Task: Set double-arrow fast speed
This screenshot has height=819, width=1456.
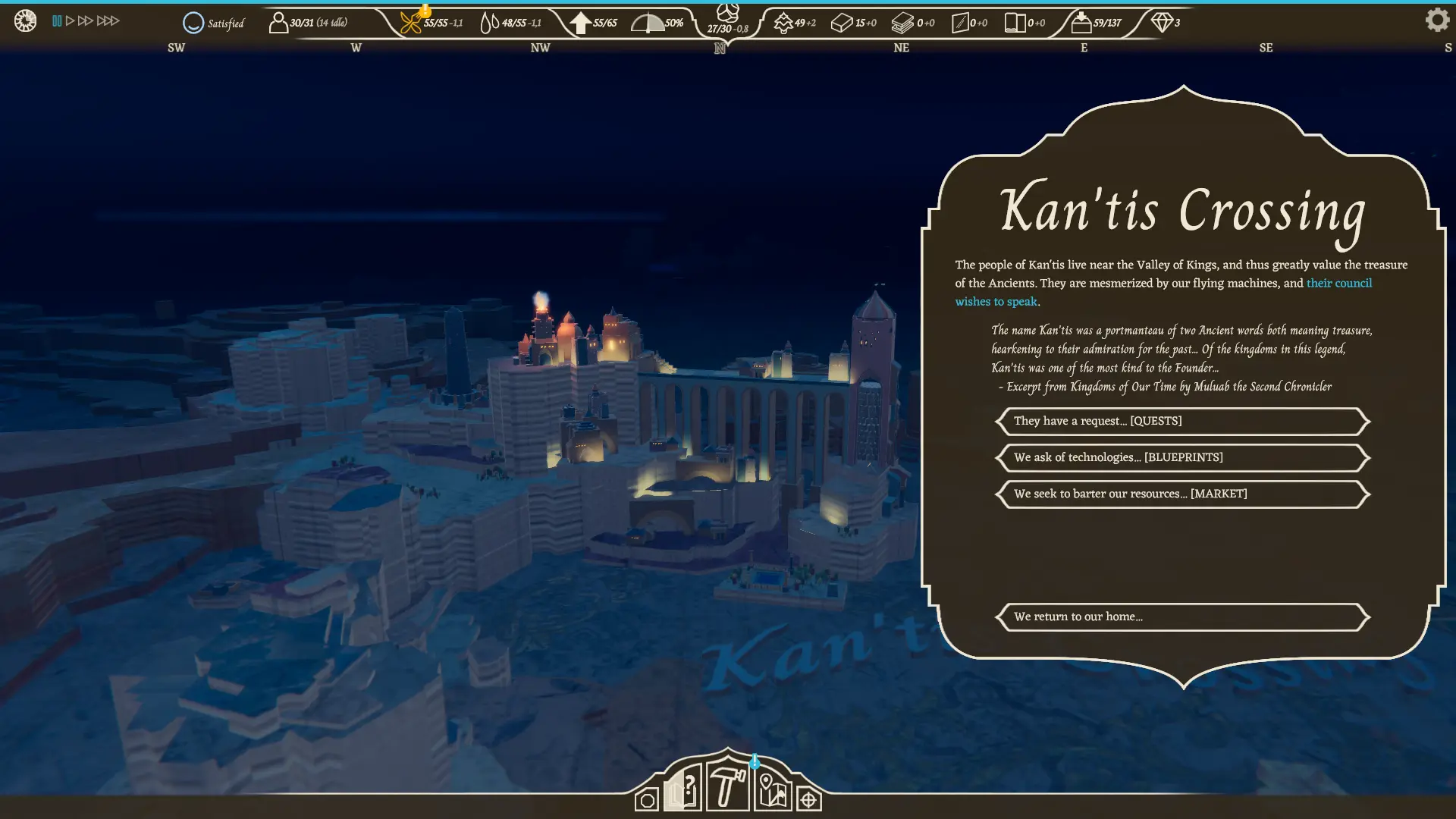Action: coord(85,20)
